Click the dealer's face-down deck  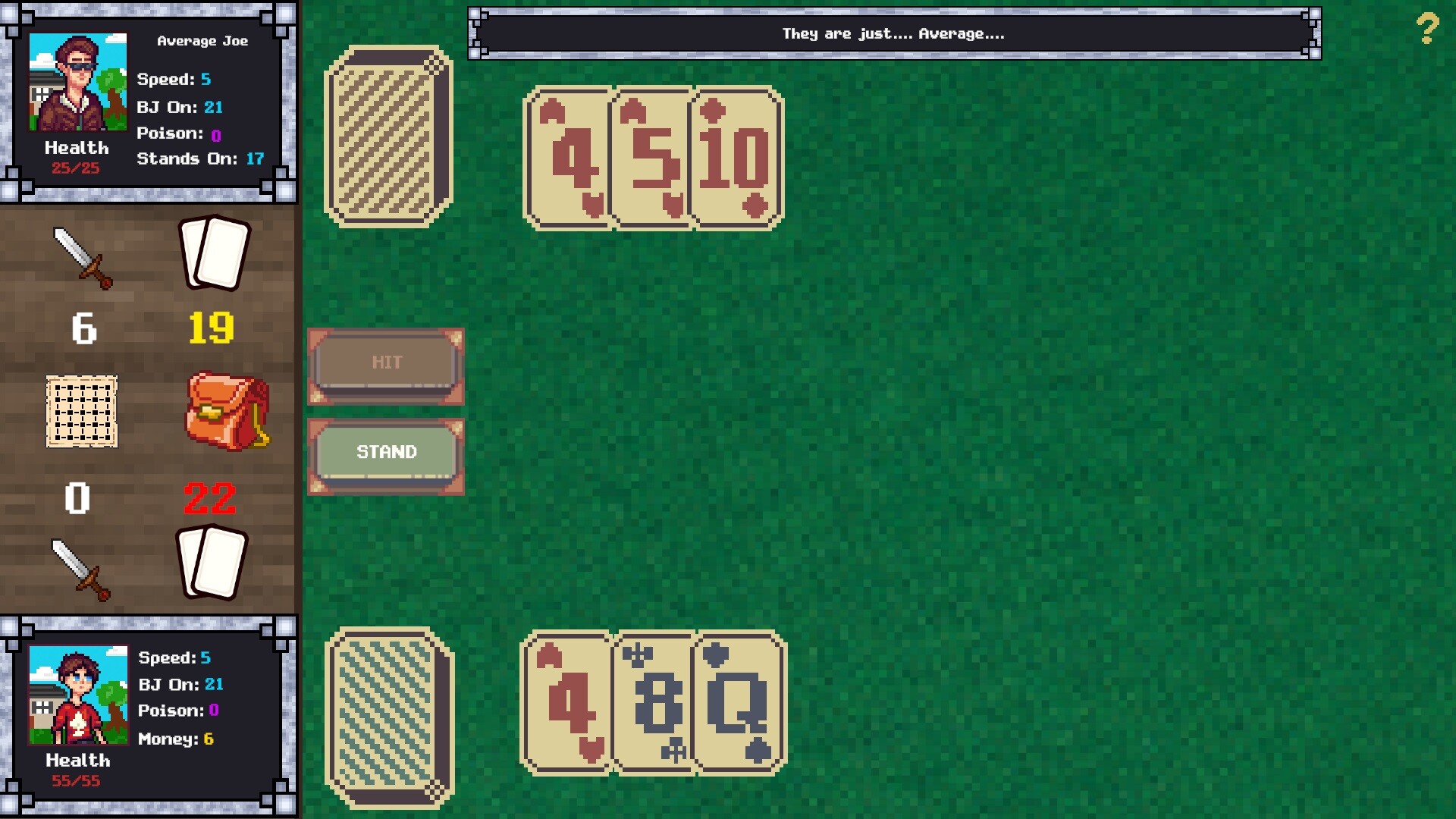point(387,135)
